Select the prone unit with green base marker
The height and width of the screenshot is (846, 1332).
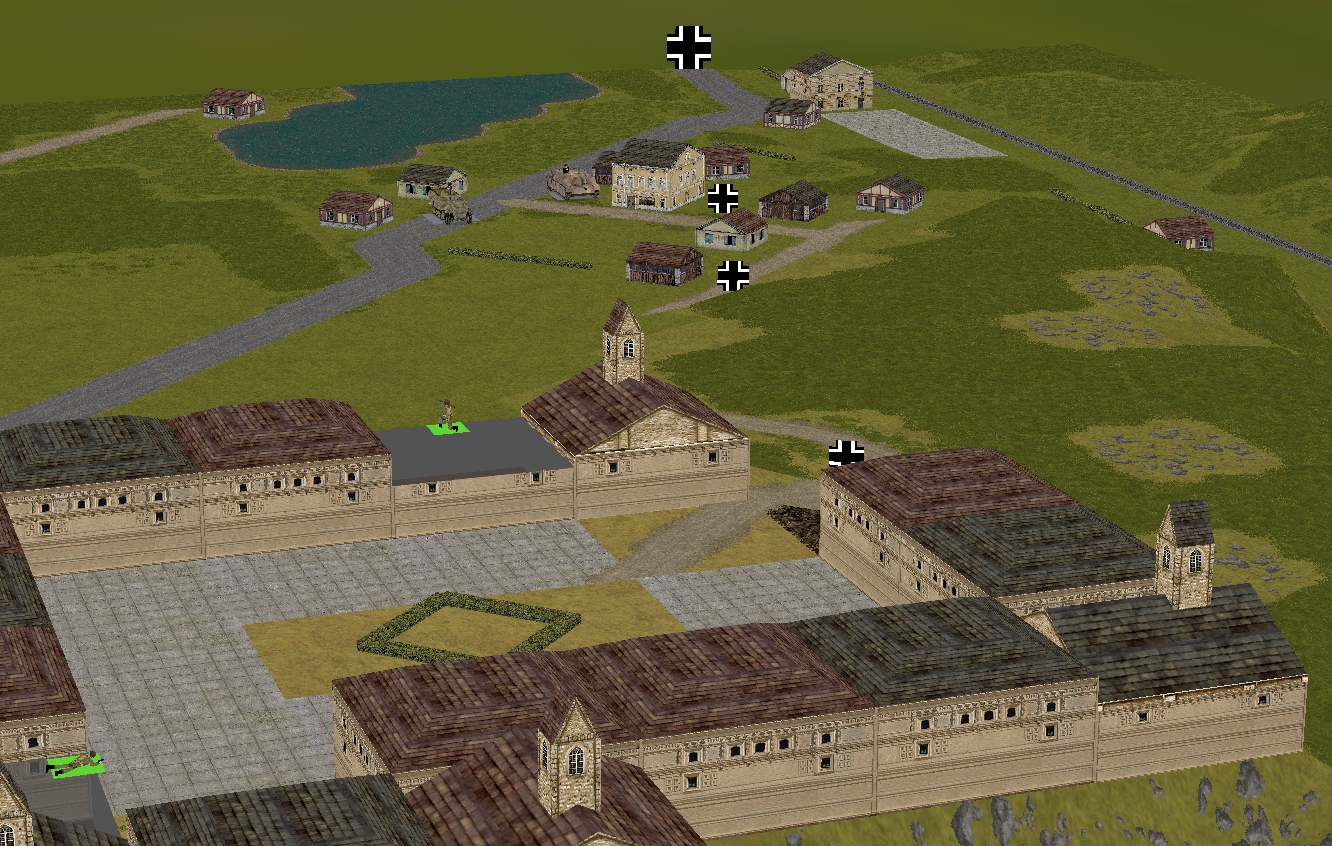75,765
